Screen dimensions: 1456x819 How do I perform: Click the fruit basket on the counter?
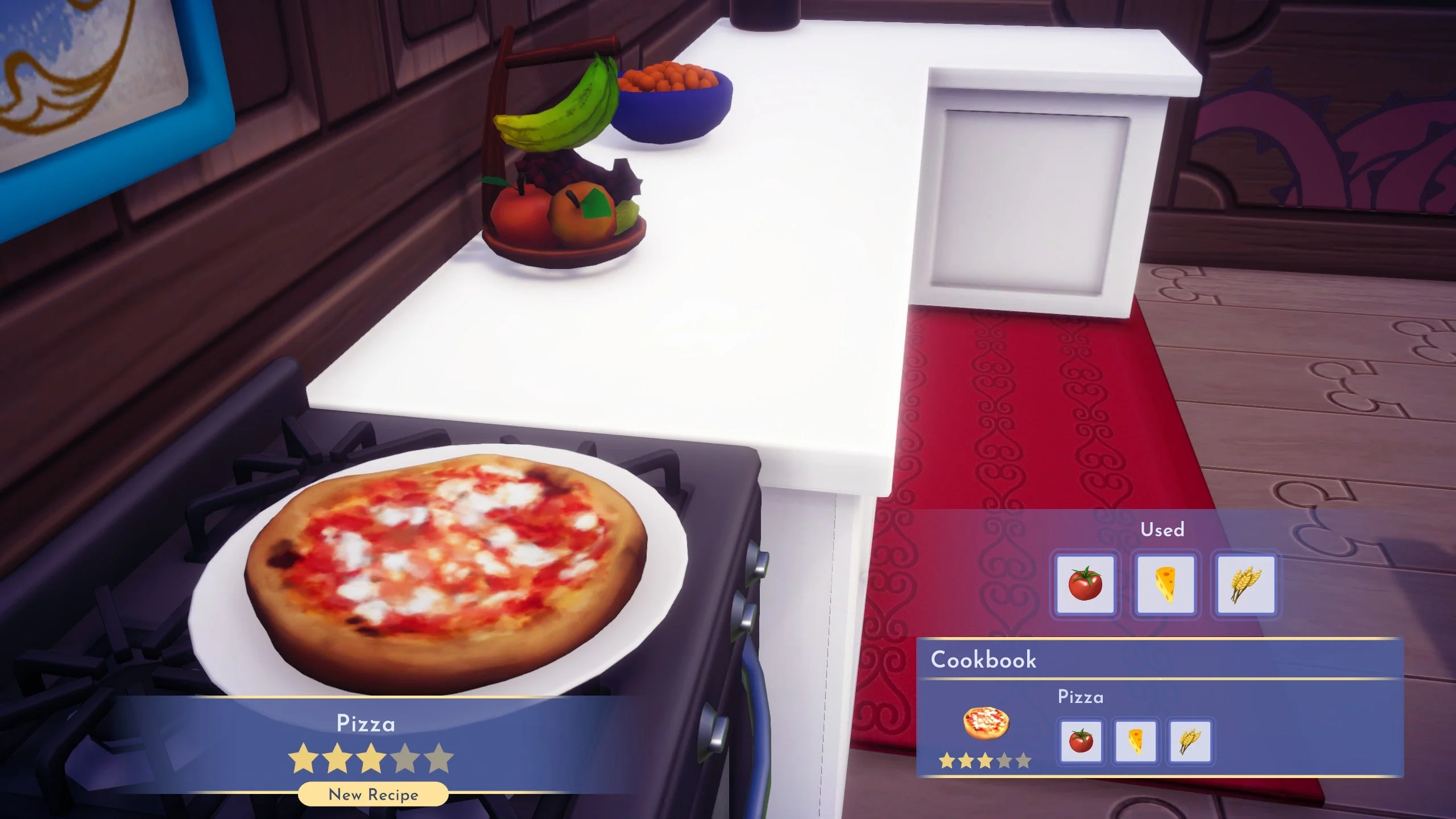(563, 216)
